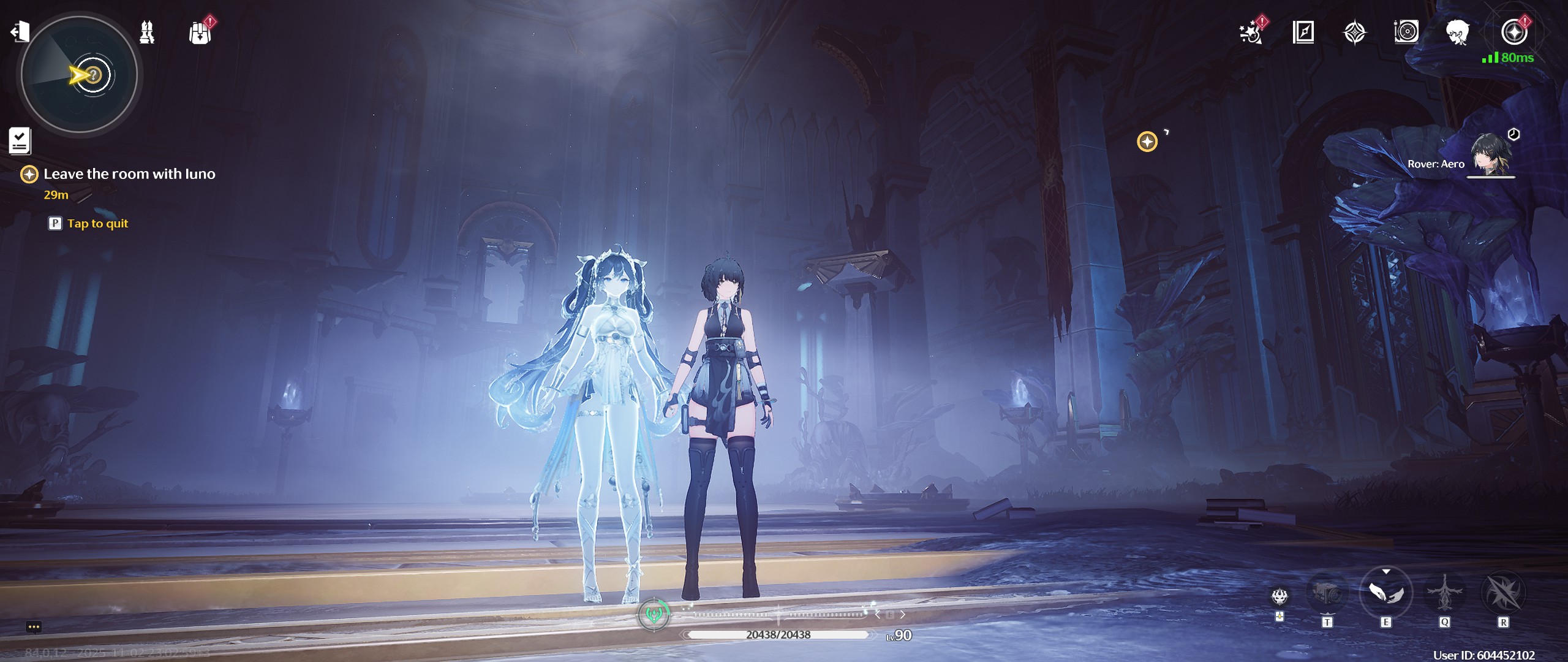This screenshot has width=1568, height=662.
Task: Open the turntable record player icon
Action: [1406, 32]
